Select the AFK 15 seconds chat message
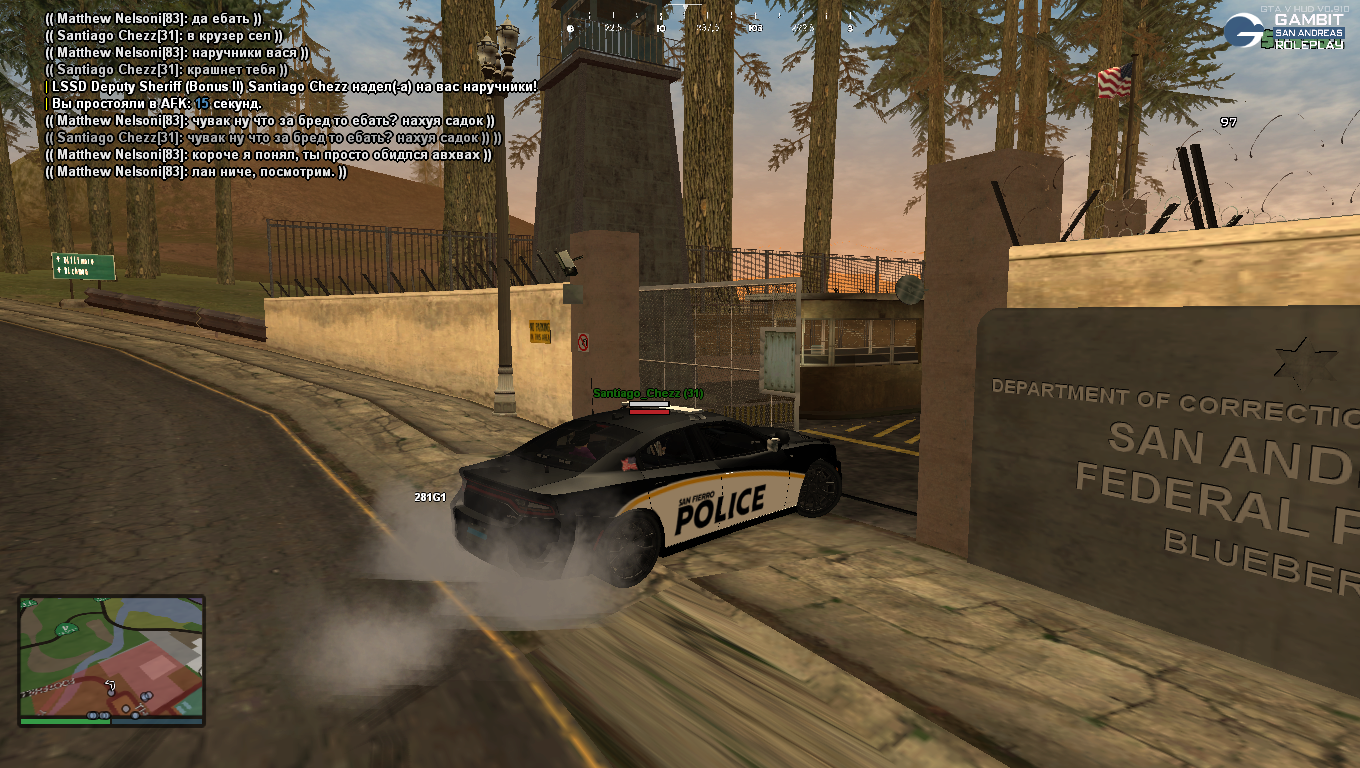 (x=157, y=104)
